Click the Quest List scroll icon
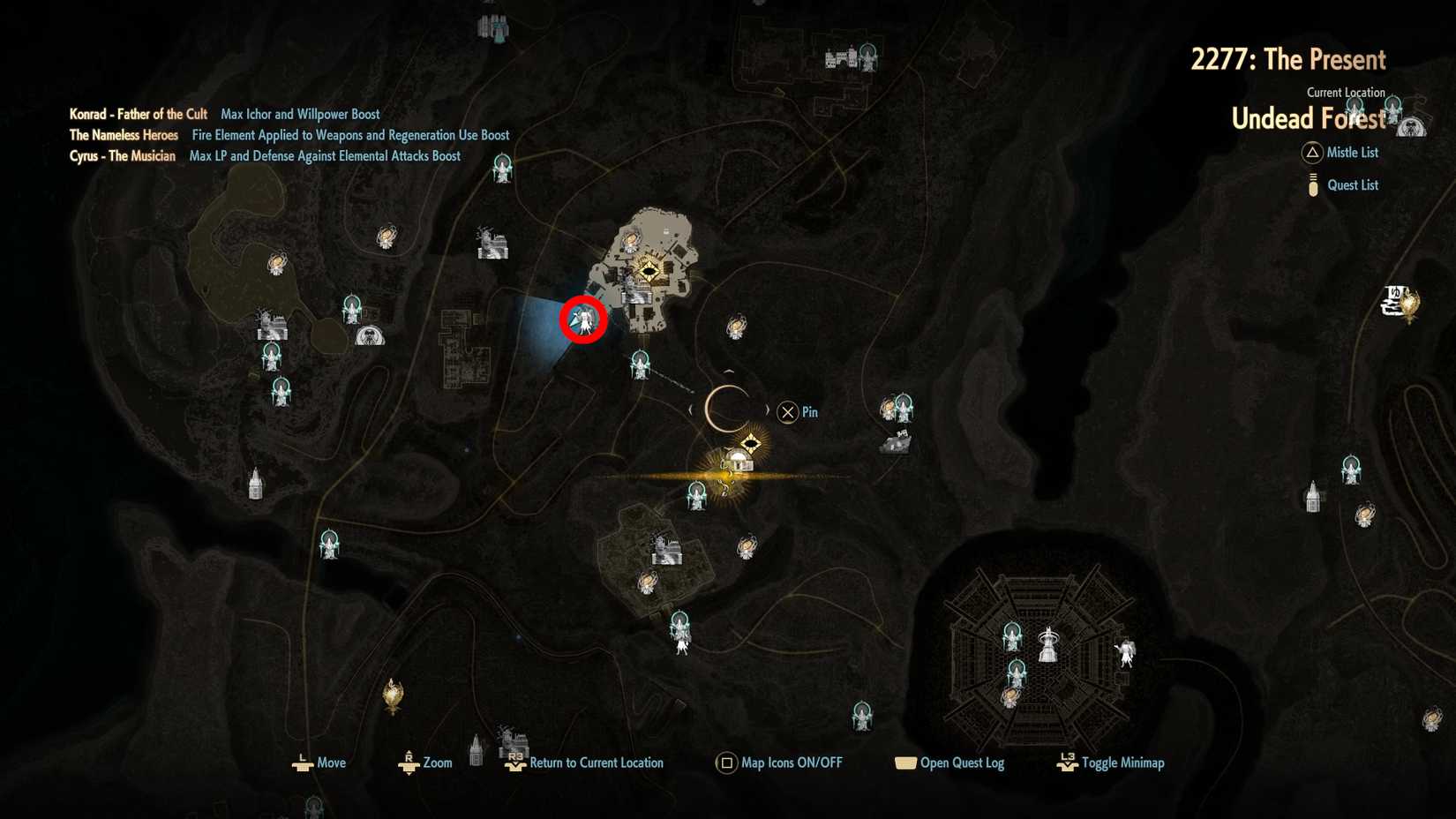The height and width of the screenshot is (819, 1456). pyautogui.click(x=1311, y=184)
